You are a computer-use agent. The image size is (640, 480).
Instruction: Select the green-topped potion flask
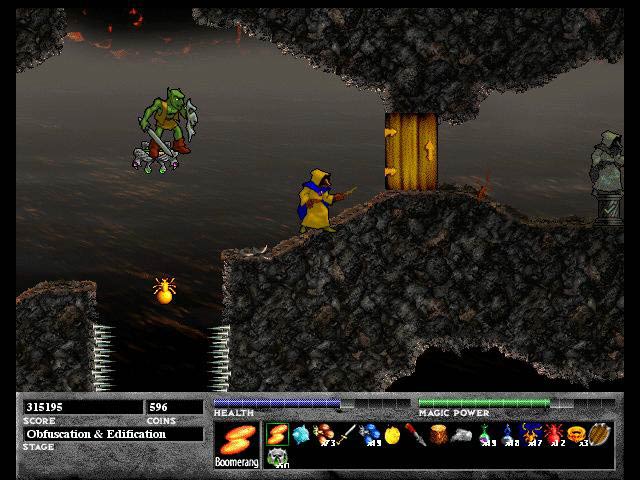[x=485, y=436]
